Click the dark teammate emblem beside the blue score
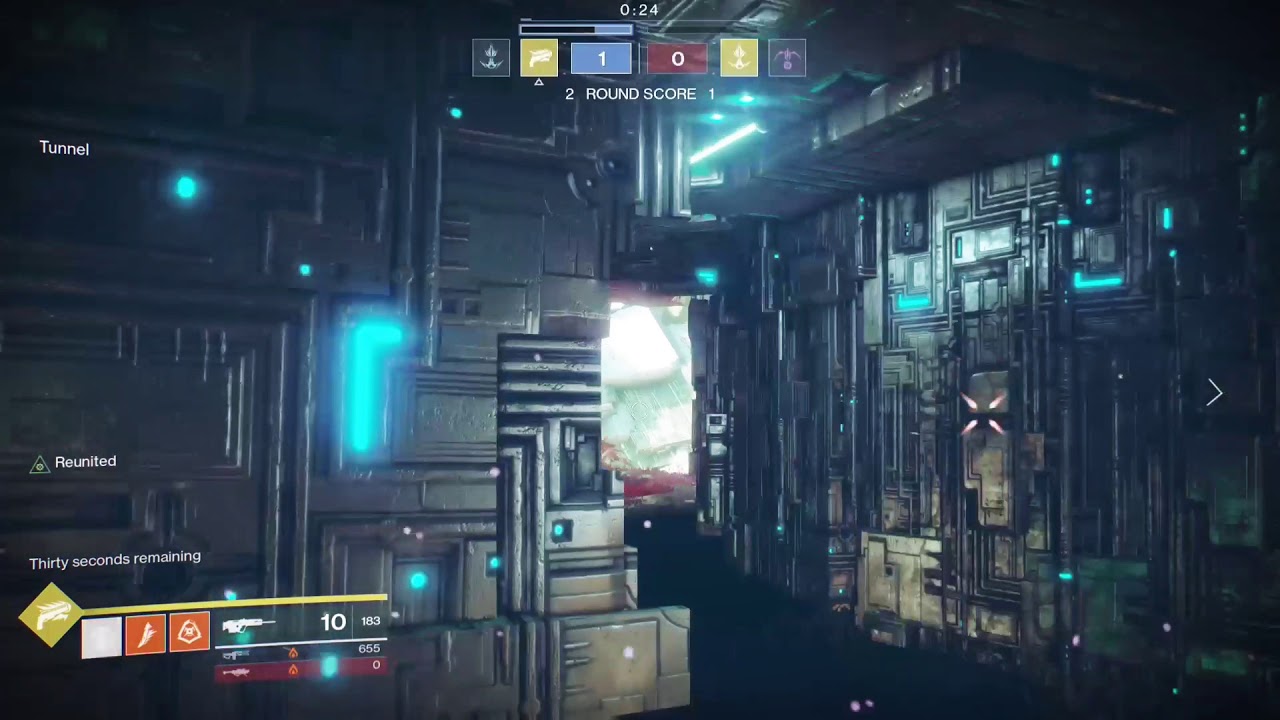The image size is (1280, 720). [x=491, y=58]
